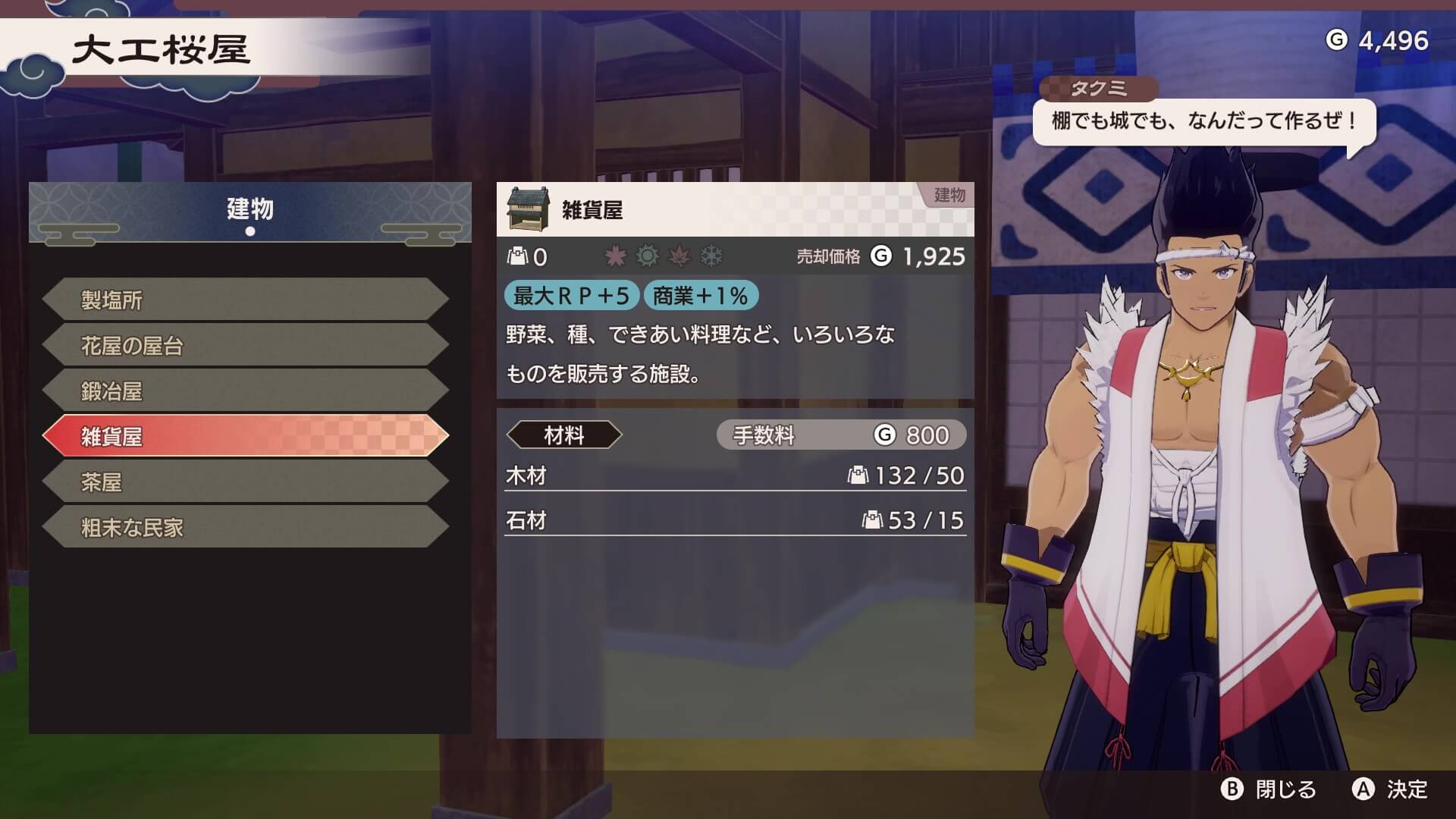Viewport: 1456px width, 819px height.
Task: Click the 雑貨屋 building thumbnail icon
Action: click(529, 209)
